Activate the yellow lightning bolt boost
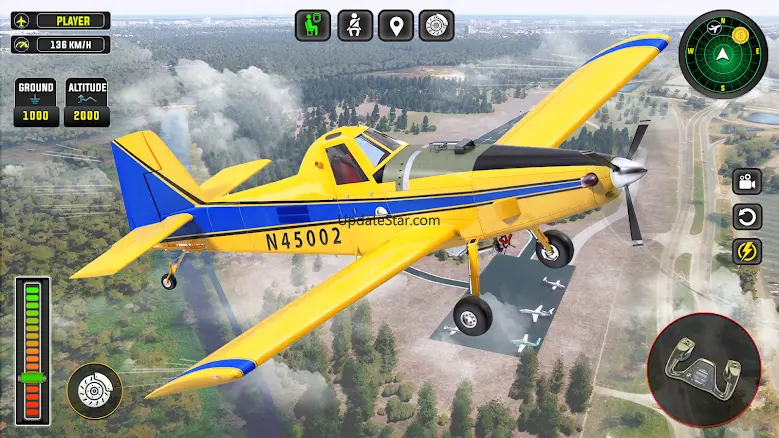This screenshot has width=779, height=438. (x=746, y=251)
